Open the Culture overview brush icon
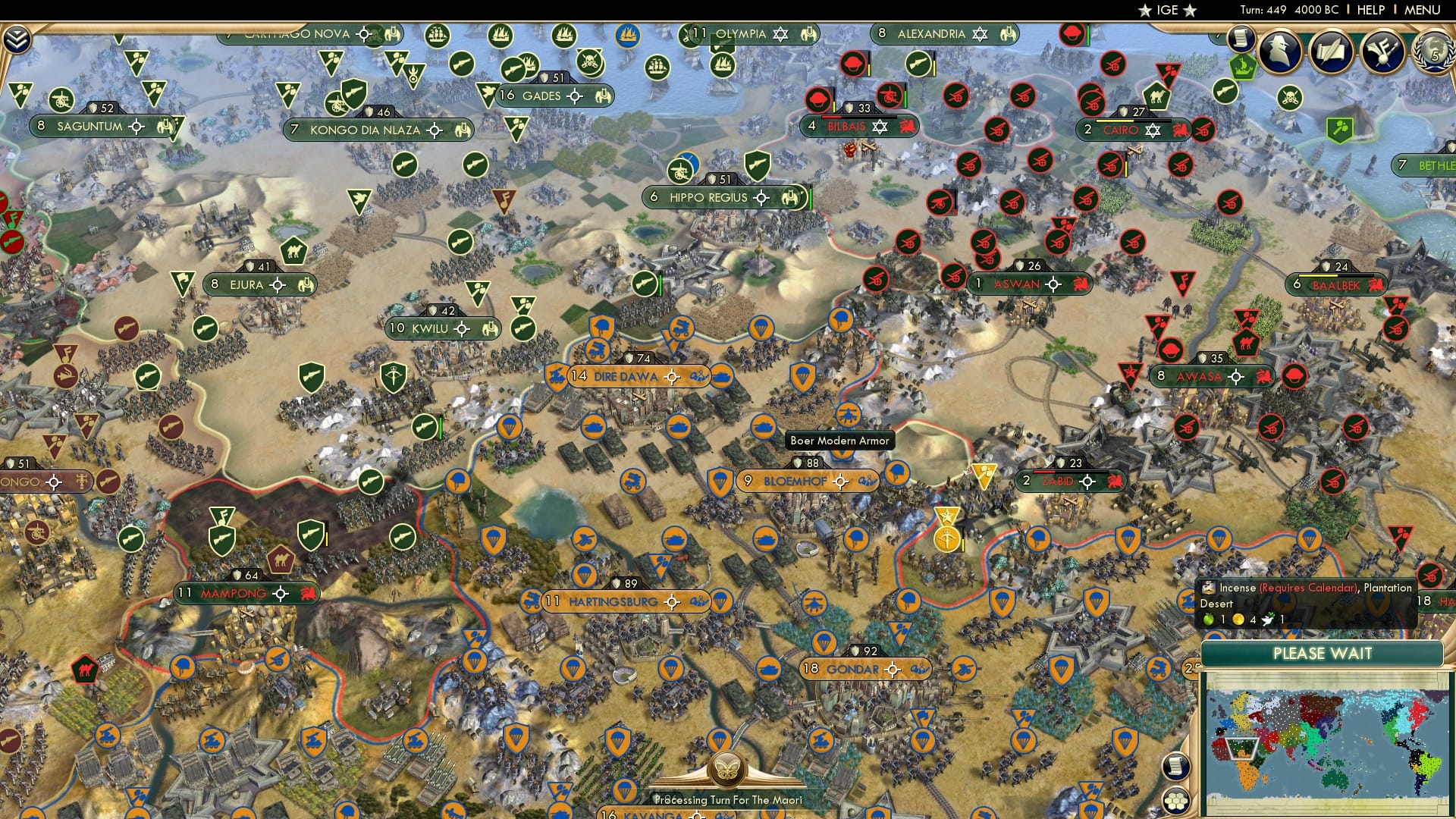 tap(1382, 53)
